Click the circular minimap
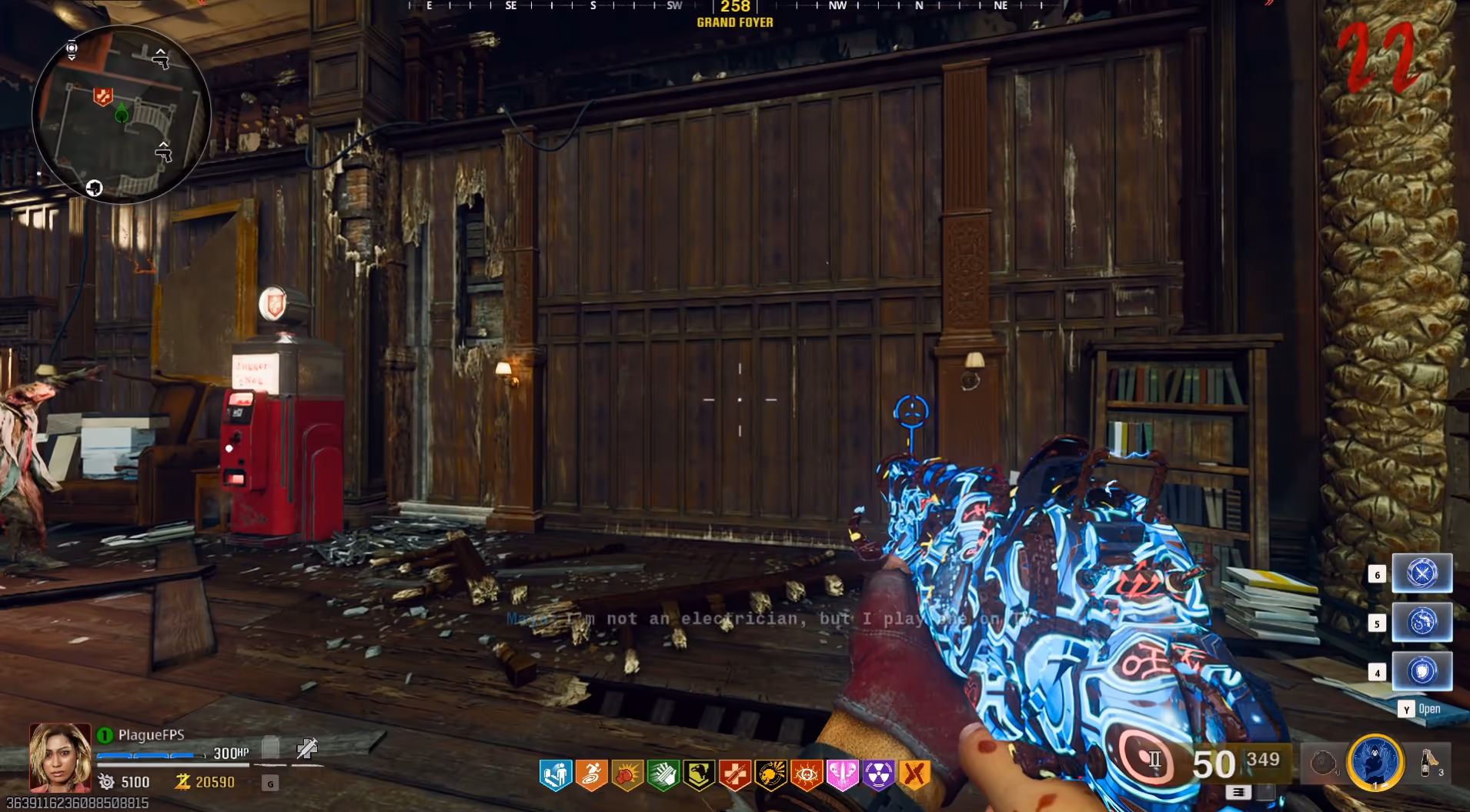Screen dimensions: 1470x812 pos(121,115)
